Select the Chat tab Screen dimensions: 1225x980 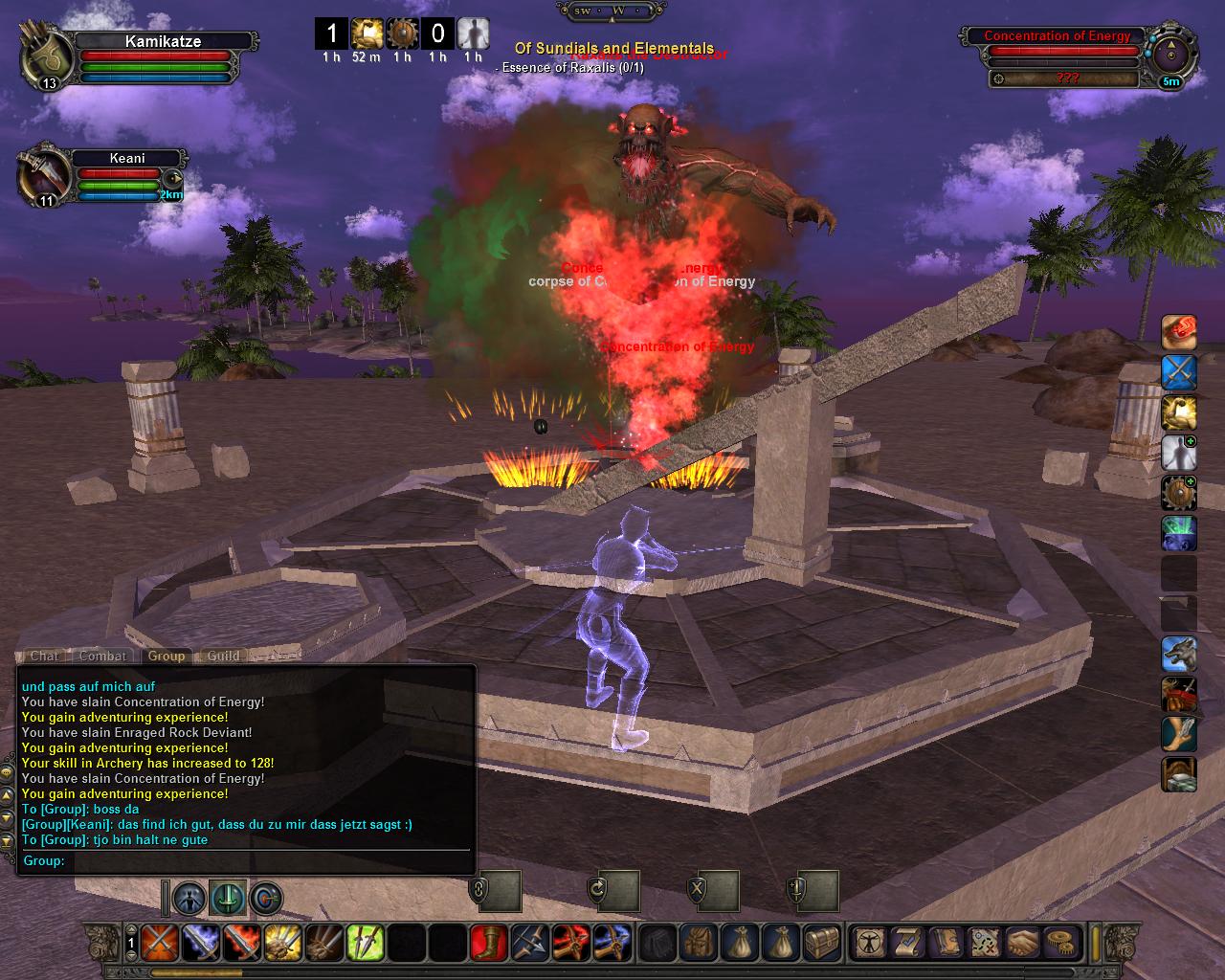tap(44, 656)
